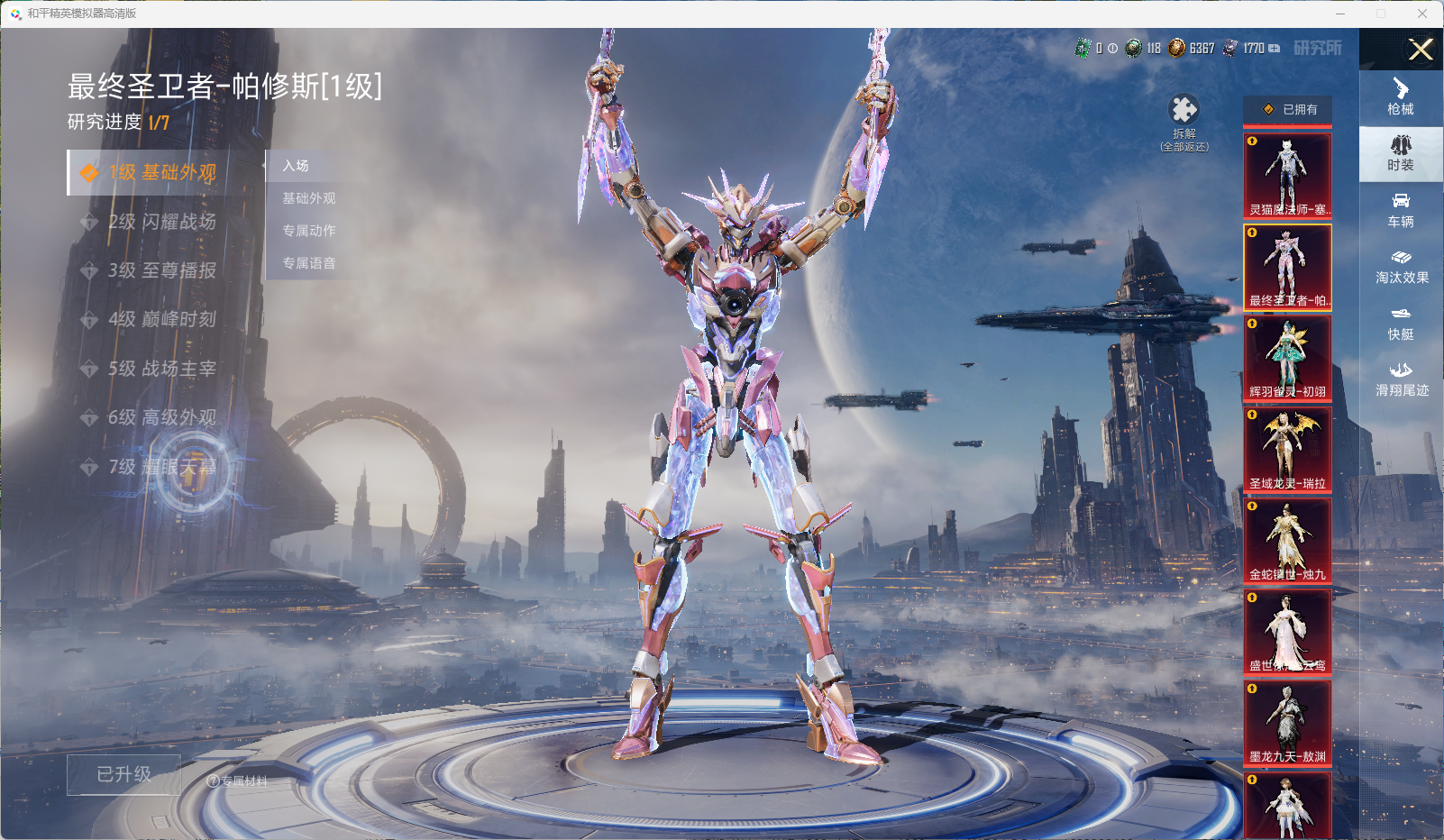Preview the 专属动作 exclusive action
The height and width of the screenshot is (840, 1444).
coord(309,231)
